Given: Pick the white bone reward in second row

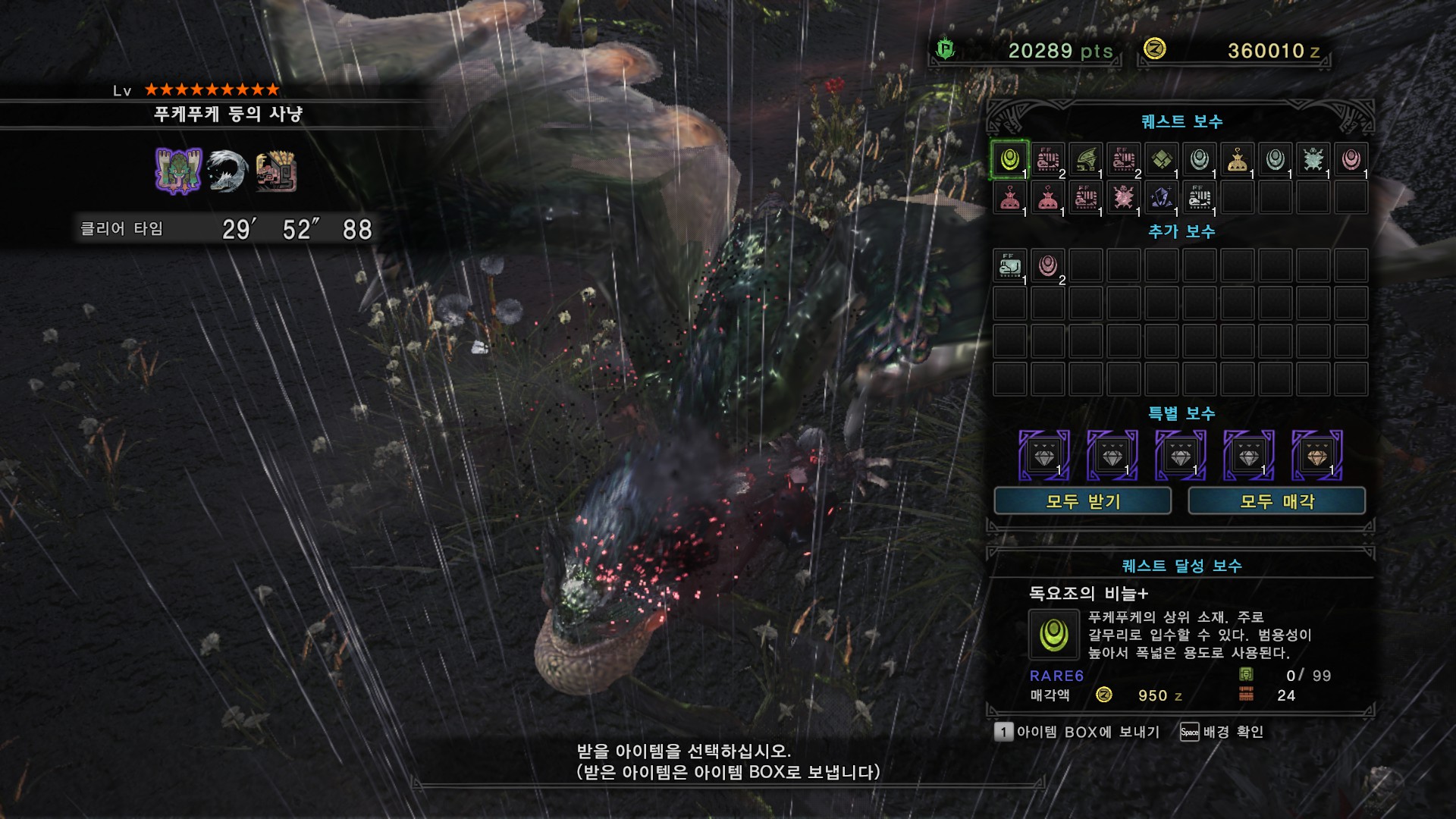Looking at the screenshot, I should pyautogui.click(x=1199, y=198).
